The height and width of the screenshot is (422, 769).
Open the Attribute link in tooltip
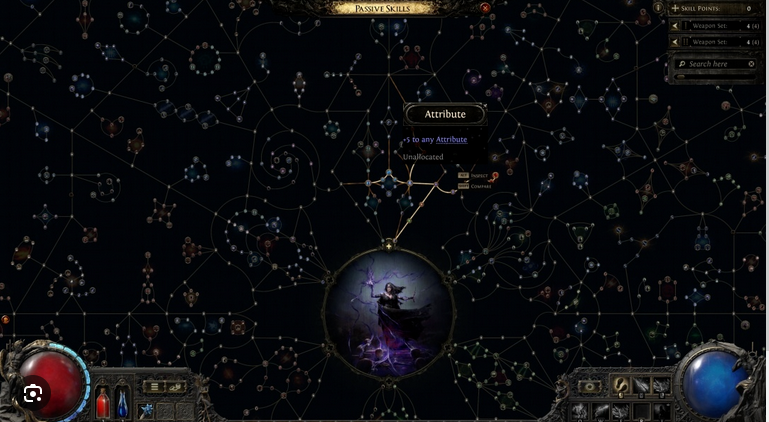pos(451,139)
